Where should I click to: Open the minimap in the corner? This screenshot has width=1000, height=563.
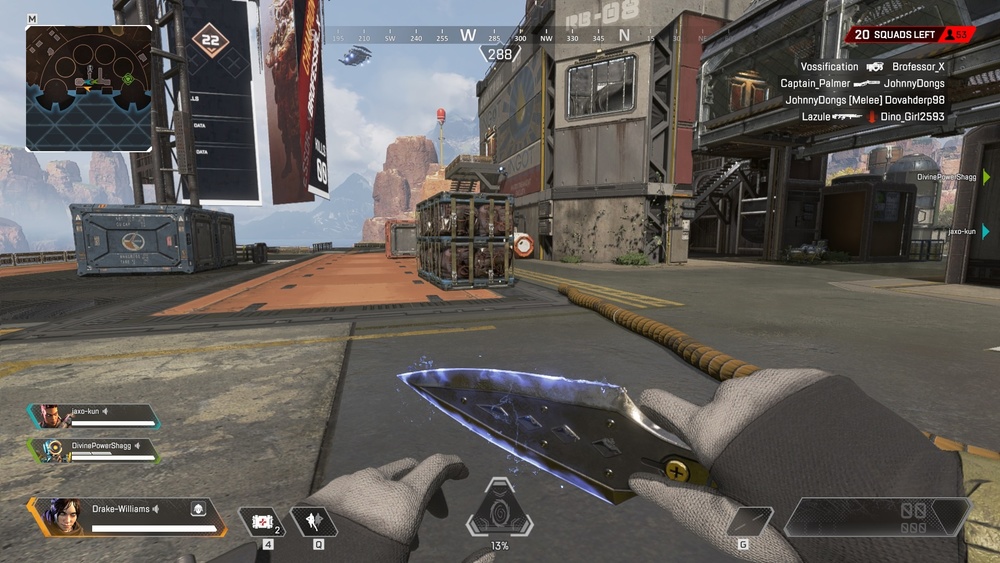[88, 88]
